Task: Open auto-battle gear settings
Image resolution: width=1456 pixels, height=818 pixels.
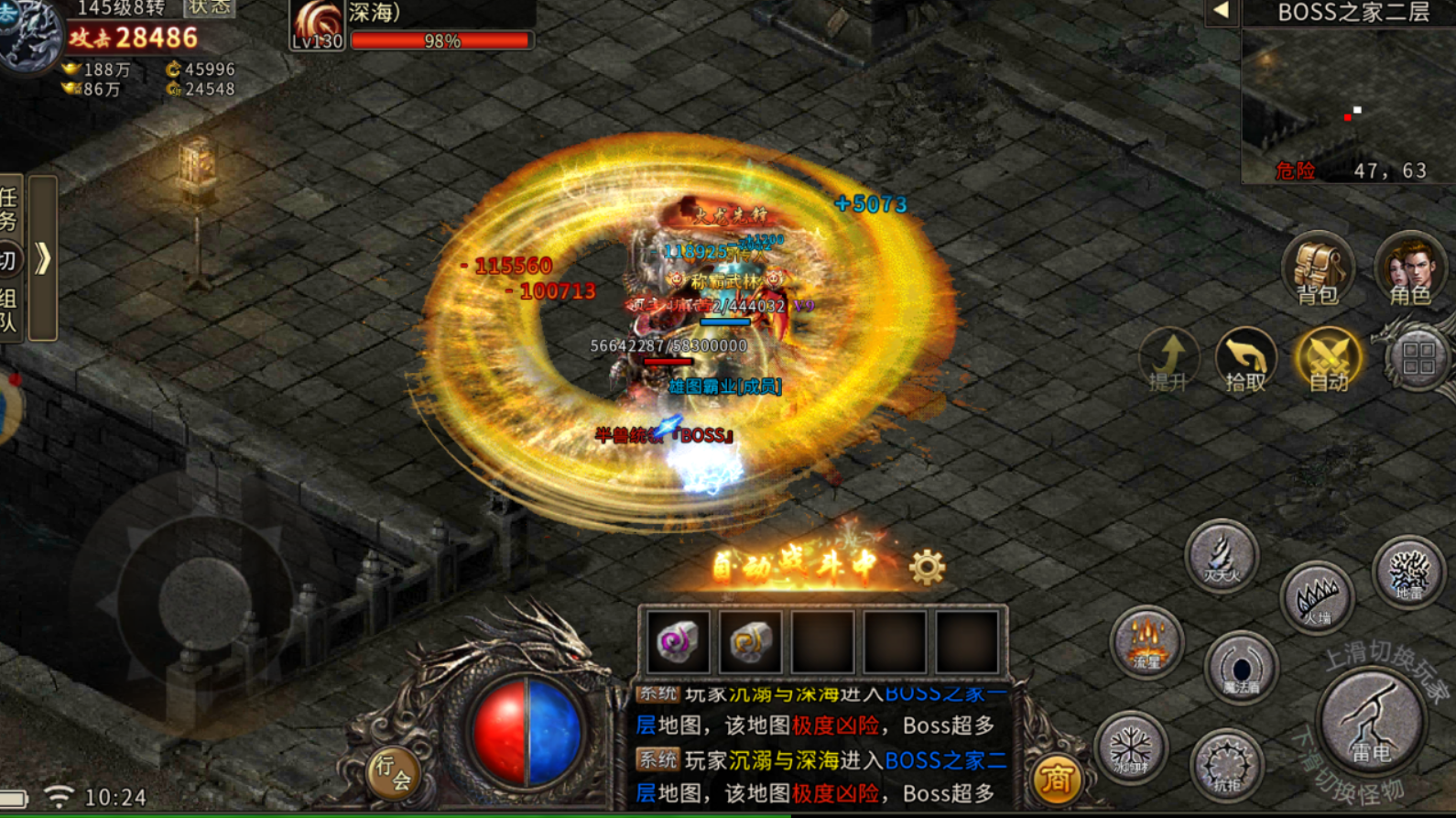Action: click(927, 568)
